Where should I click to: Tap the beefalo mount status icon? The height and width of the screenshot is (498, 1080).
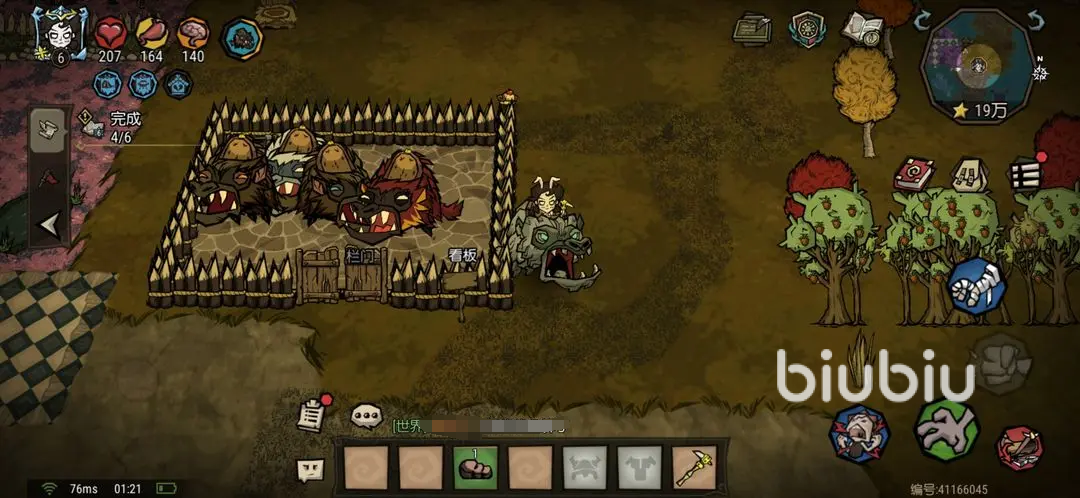[241, 39]
